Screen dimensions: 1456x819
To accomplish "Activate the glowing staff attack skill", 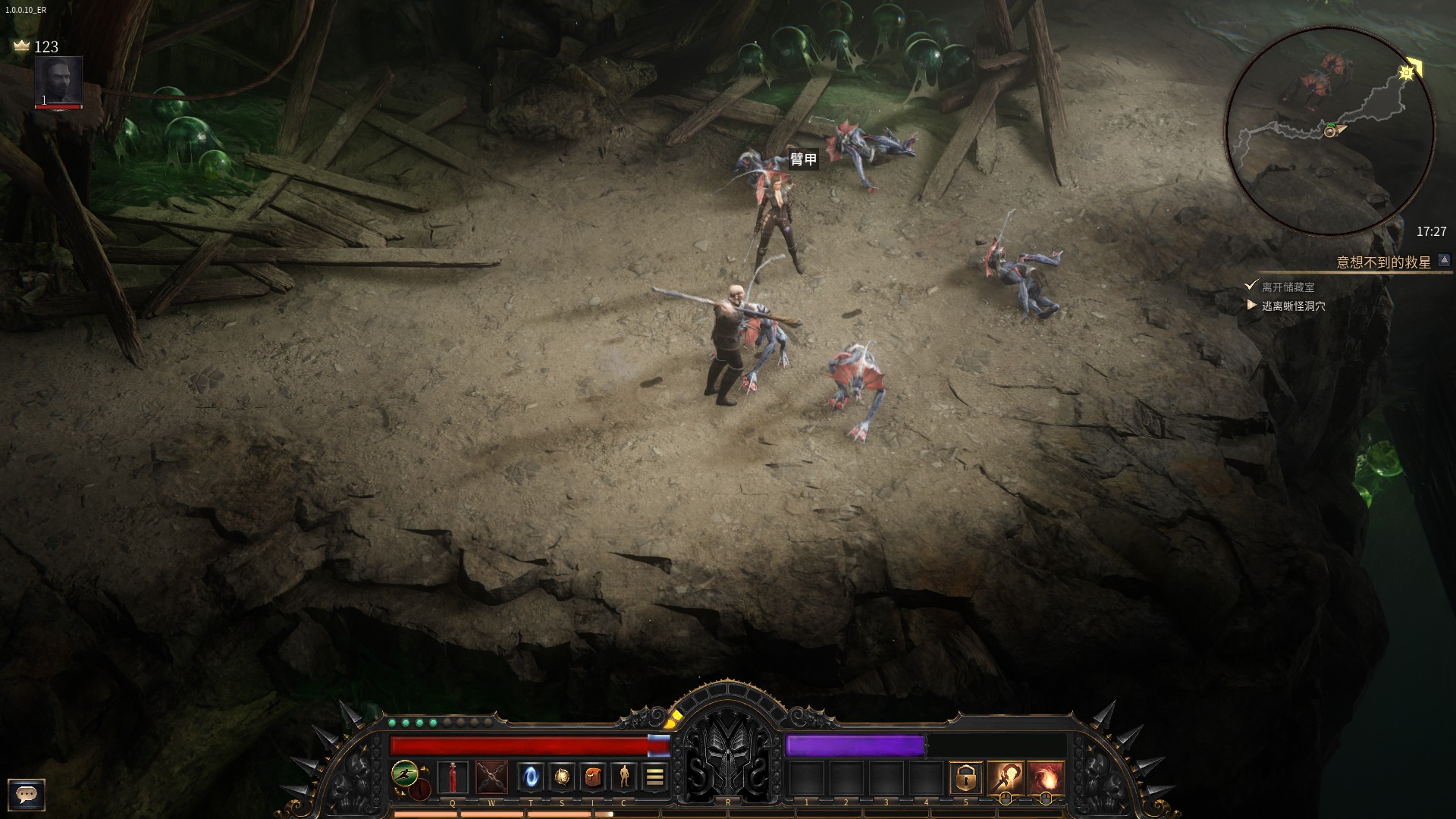I will 1006,777.
